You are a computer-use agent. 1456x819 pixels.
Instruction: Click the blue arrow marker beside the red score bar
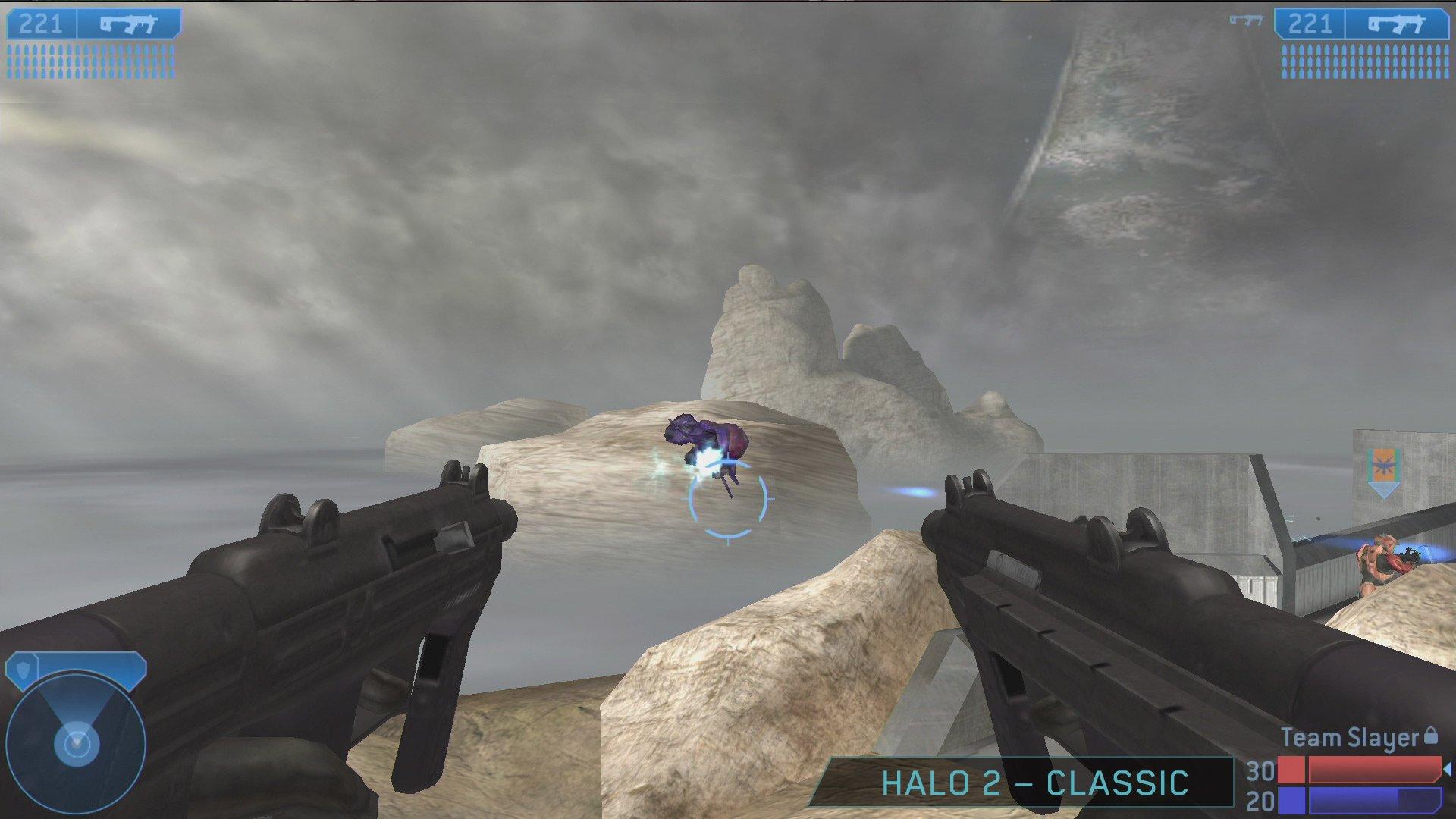point(1449,770)
